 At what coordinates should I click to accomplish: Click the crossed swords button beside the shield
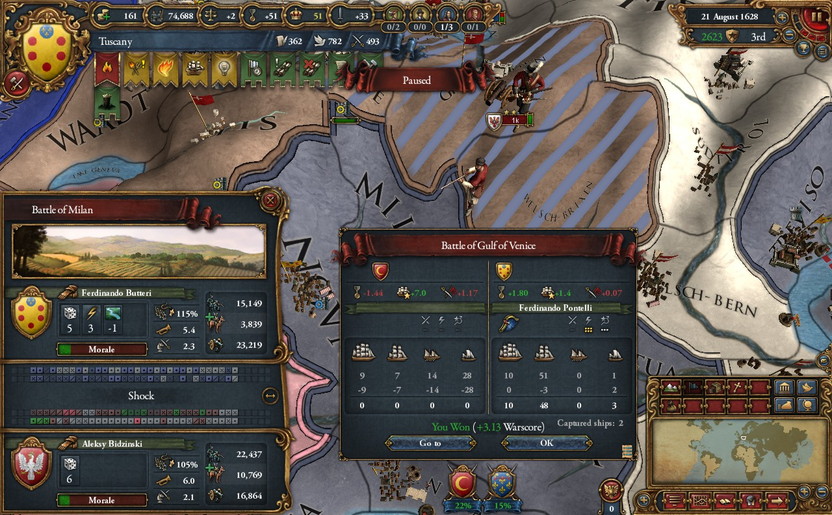click(x=15, y=83)
